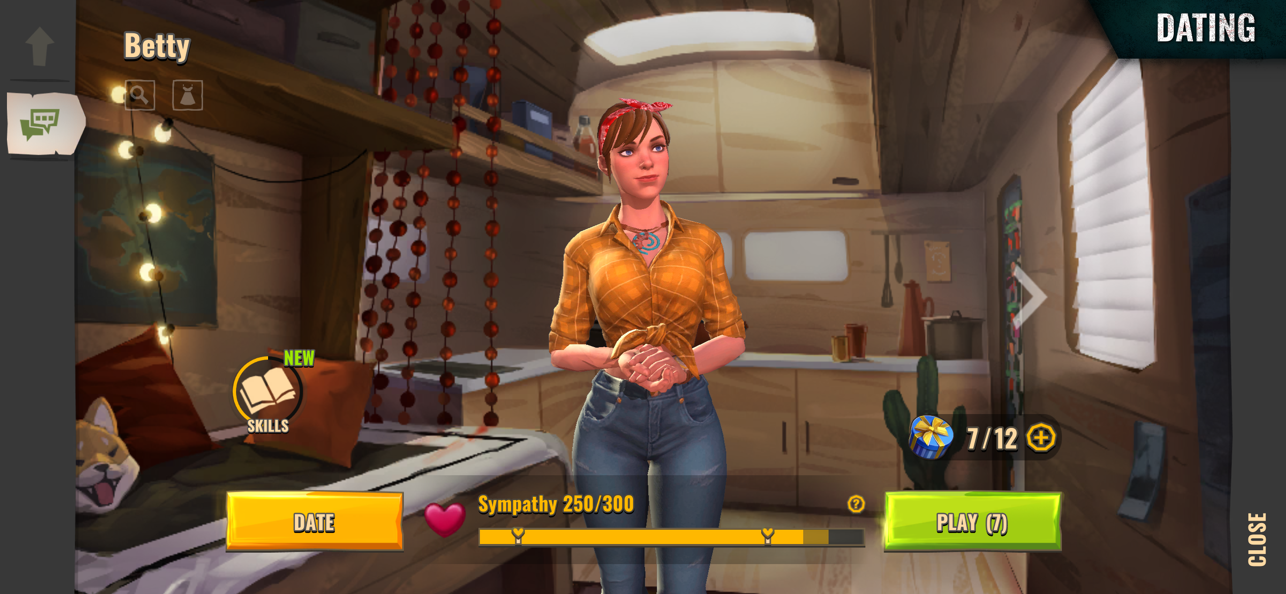Open Betty's outfit dress icon
Screen dimensions: 1286x594
(x=188, y=95)
